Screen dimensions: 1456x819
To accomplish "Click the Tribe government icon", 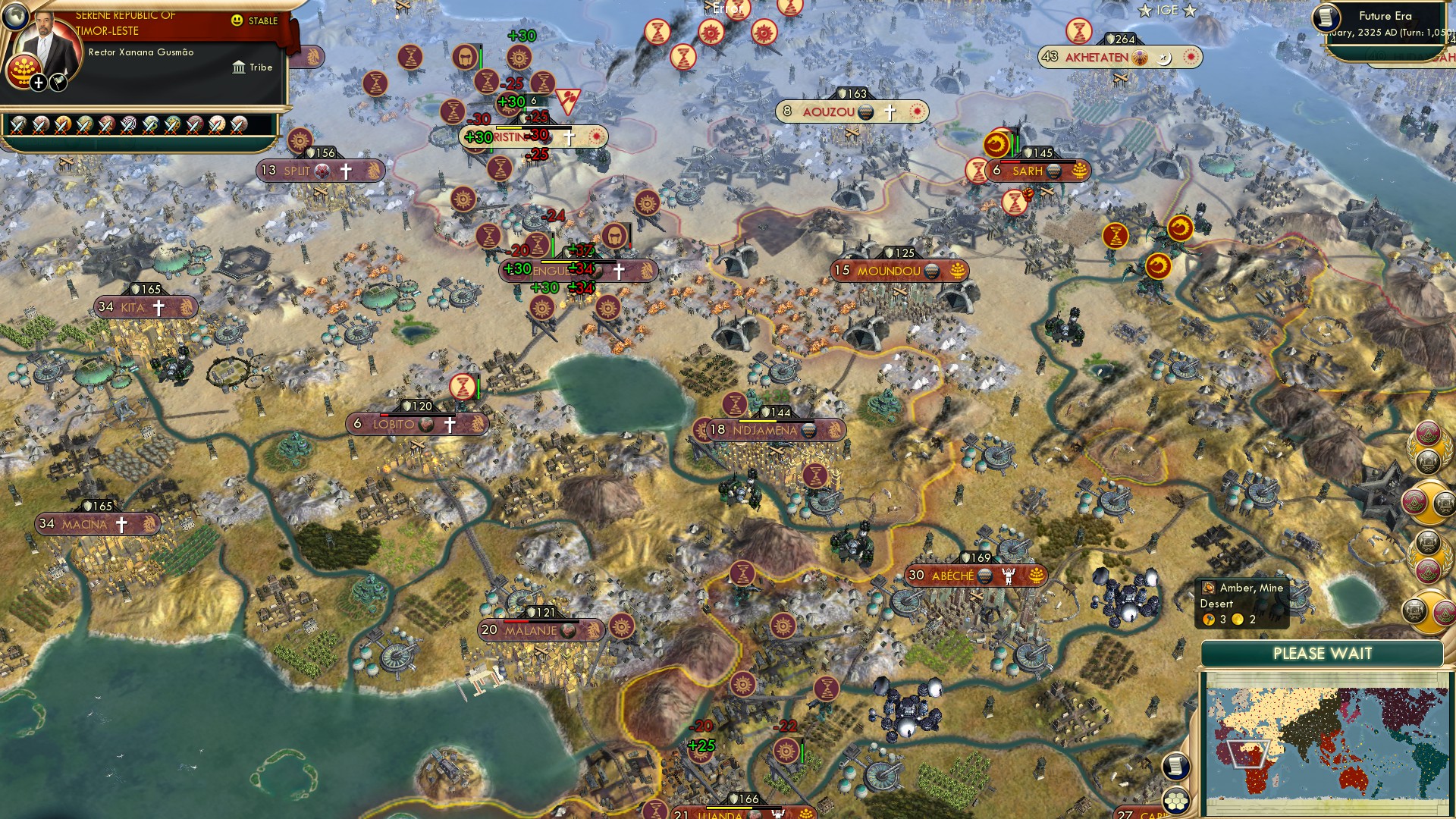I will pos(239,67).
